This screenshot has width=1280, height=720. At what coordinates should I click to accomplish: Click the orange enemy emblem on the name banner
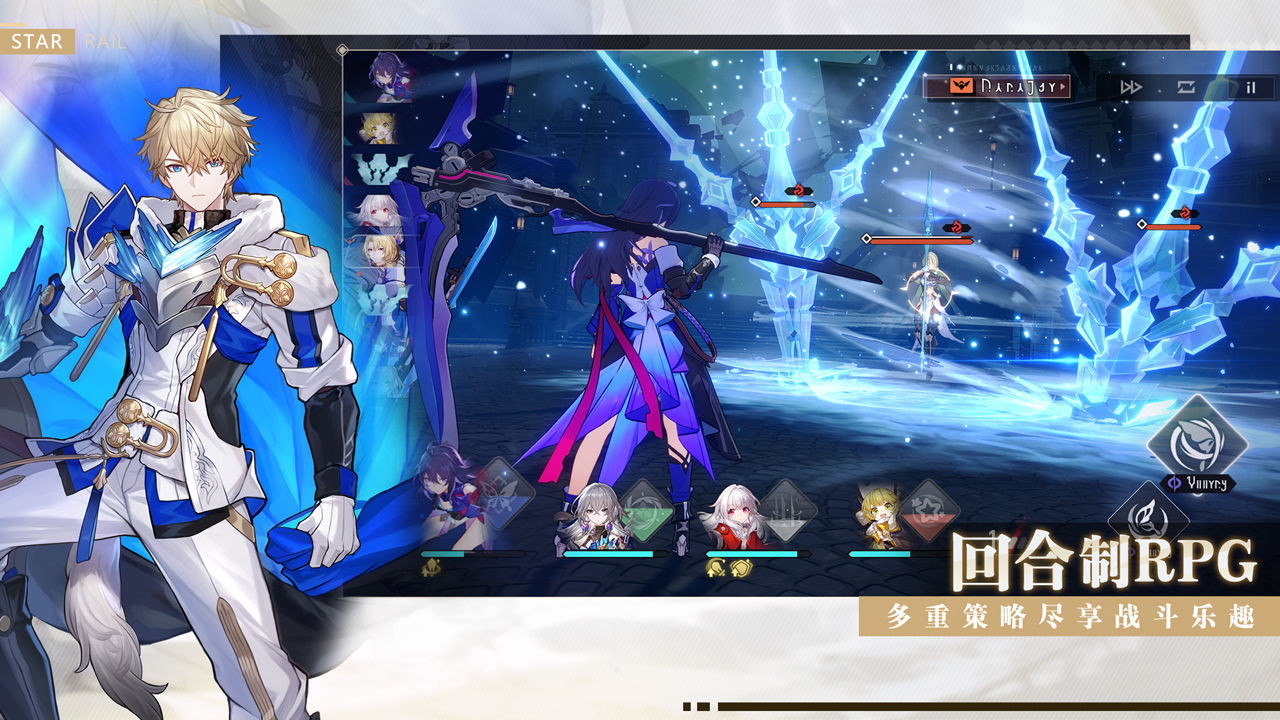(x=961, y=86)
